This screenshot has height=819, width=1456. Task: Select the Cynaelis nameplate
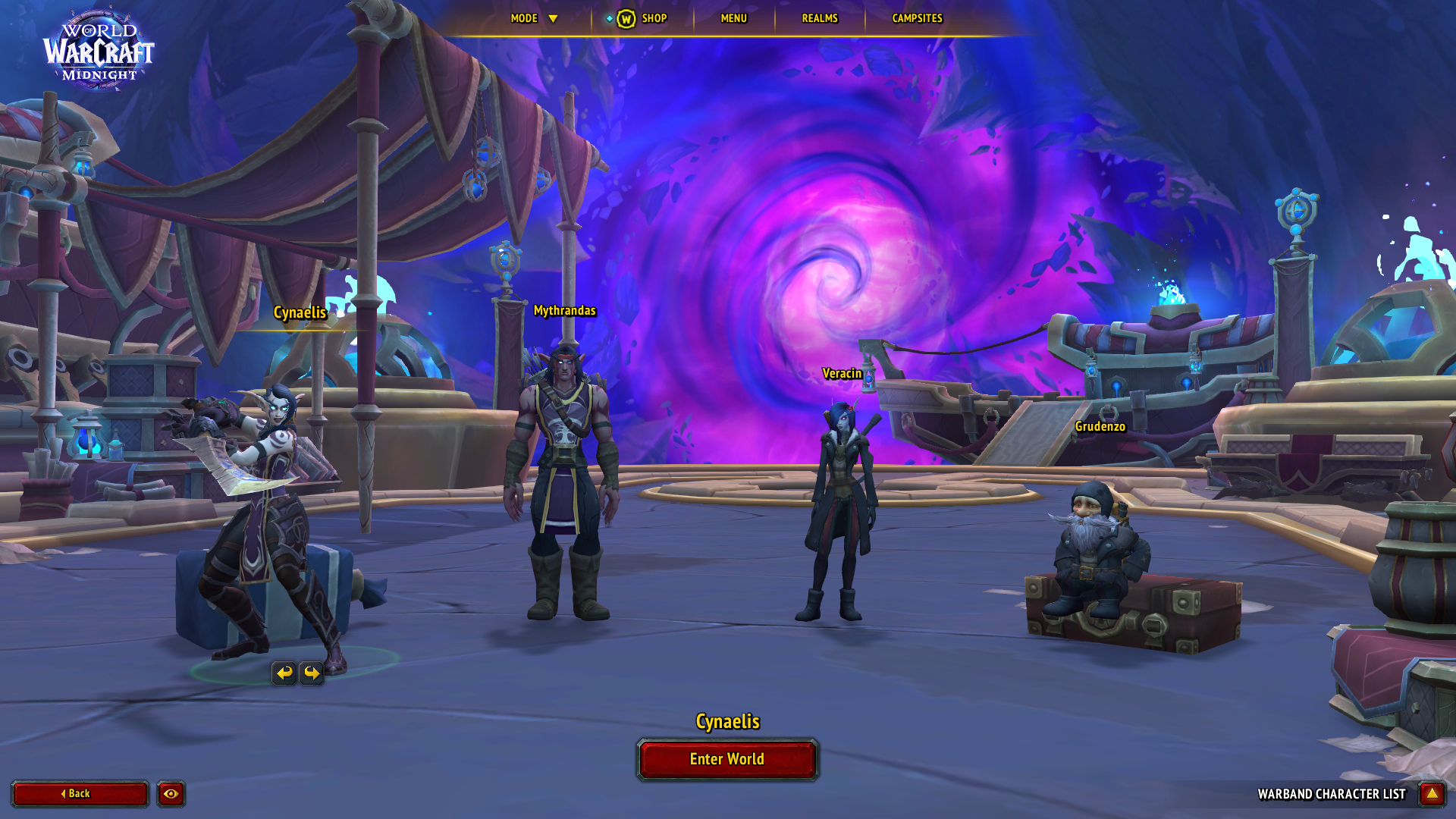pos(300,312)
